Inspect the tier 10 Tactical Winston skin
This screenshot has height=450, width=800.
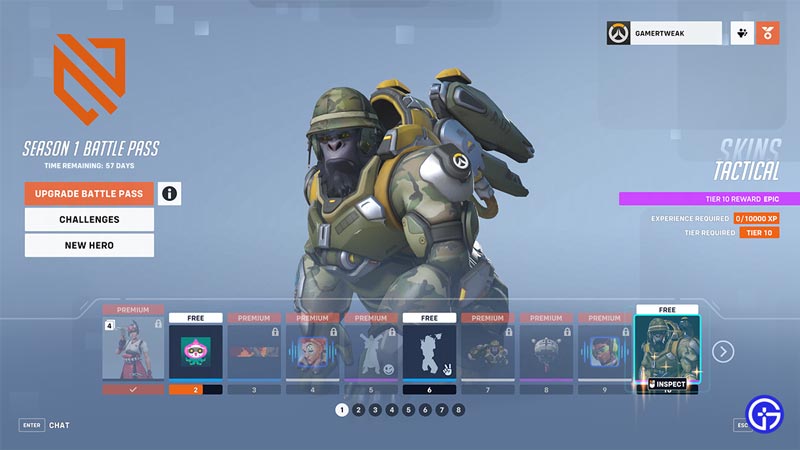click(667, 384)
